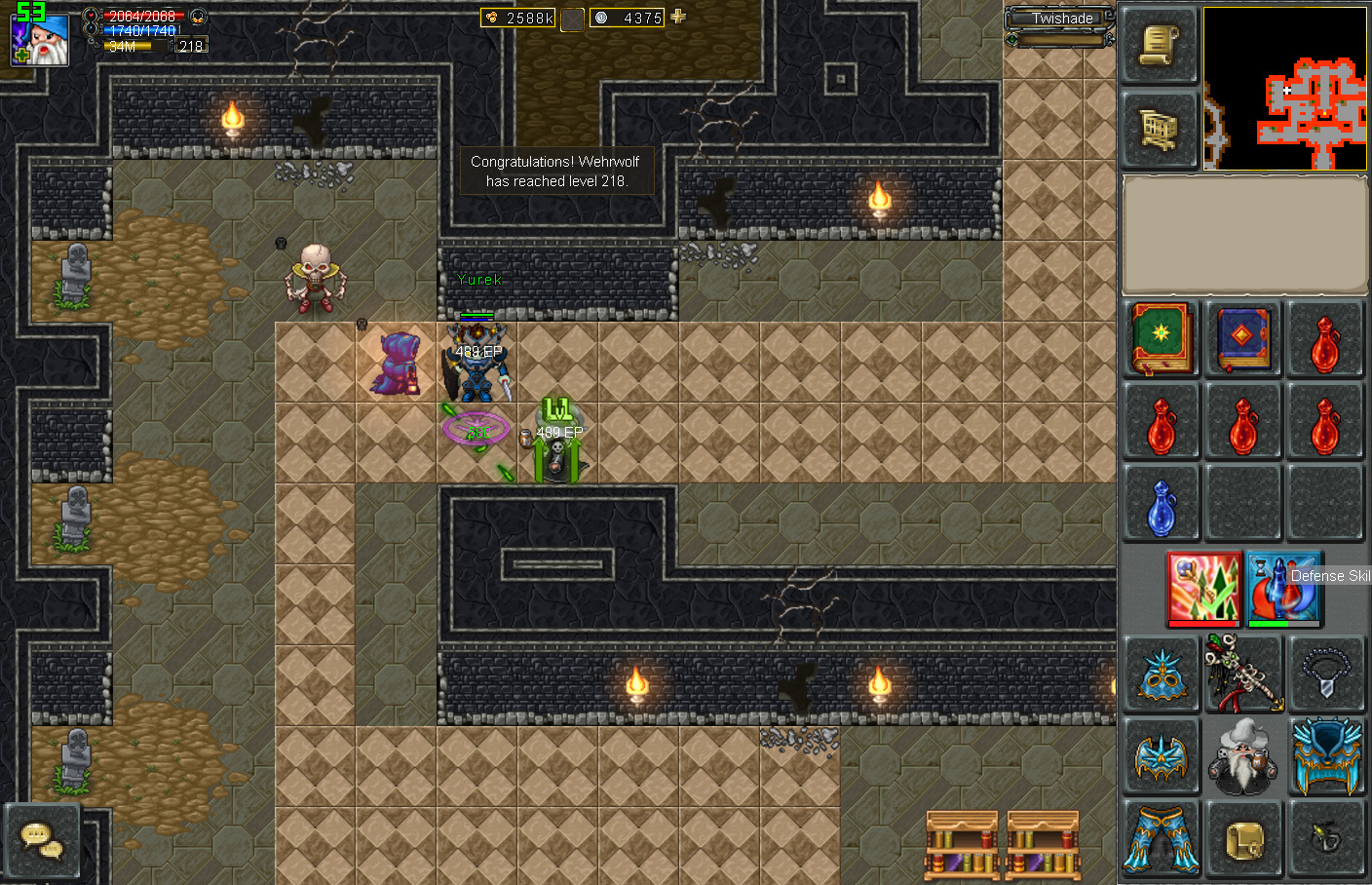Select the blue leg armor slot
Image resolution: width=1372 pixels, height=885 pixels.
tap(1162, 838)
